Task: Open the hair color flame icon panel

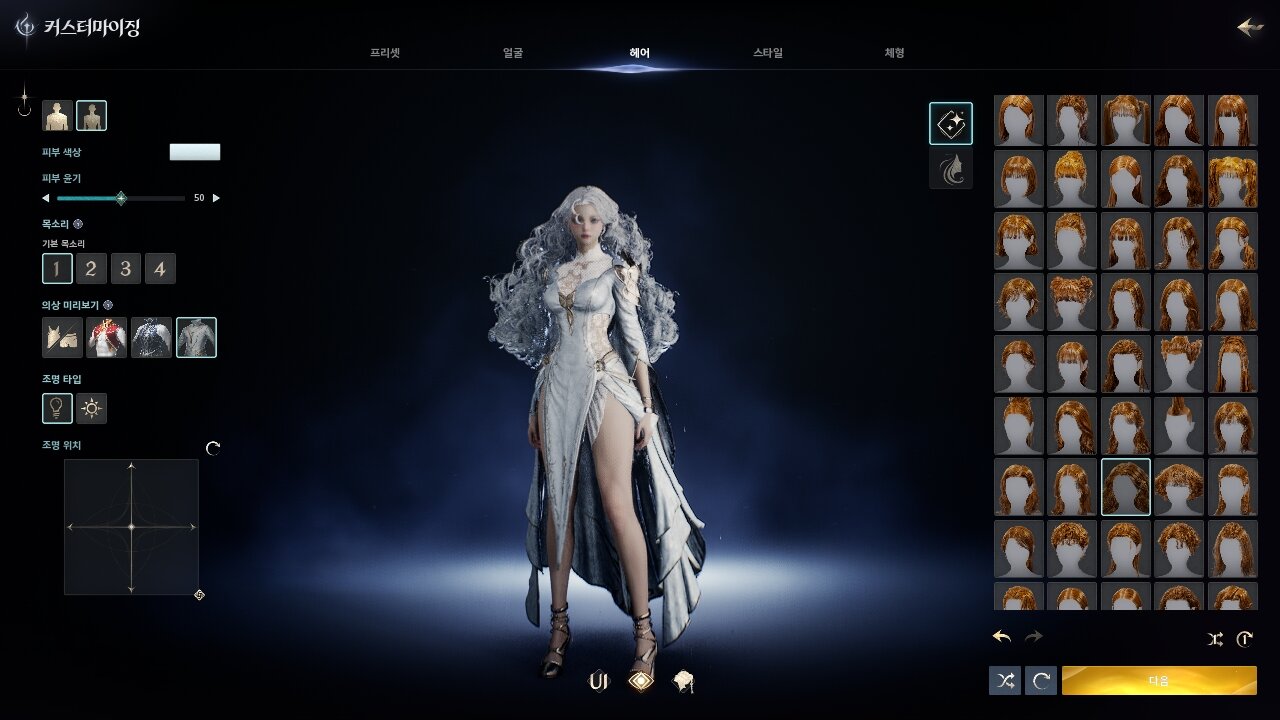Action: click(x=951, y=169)
